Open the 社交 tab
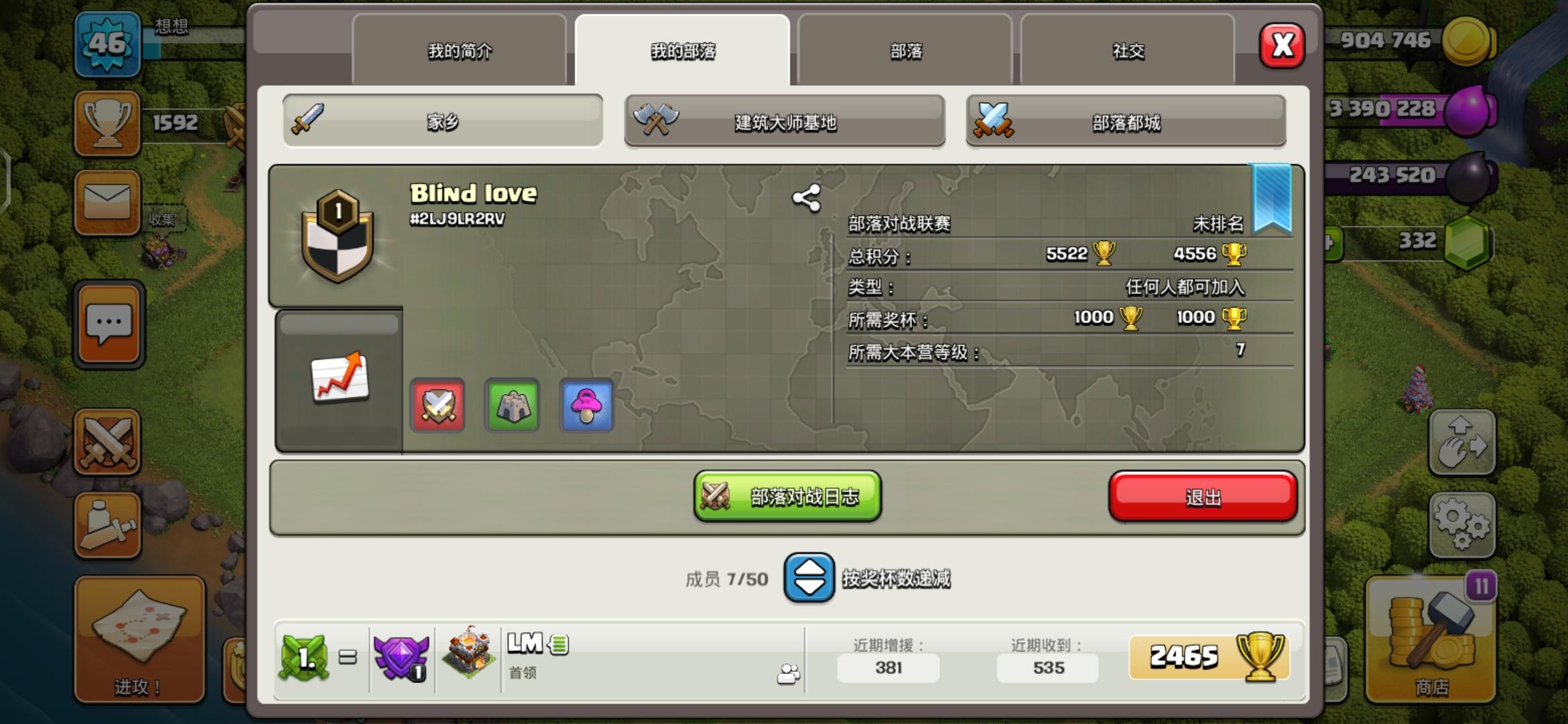Image resolution: width=1568 pixels, height=724 pixels. 1127,51
